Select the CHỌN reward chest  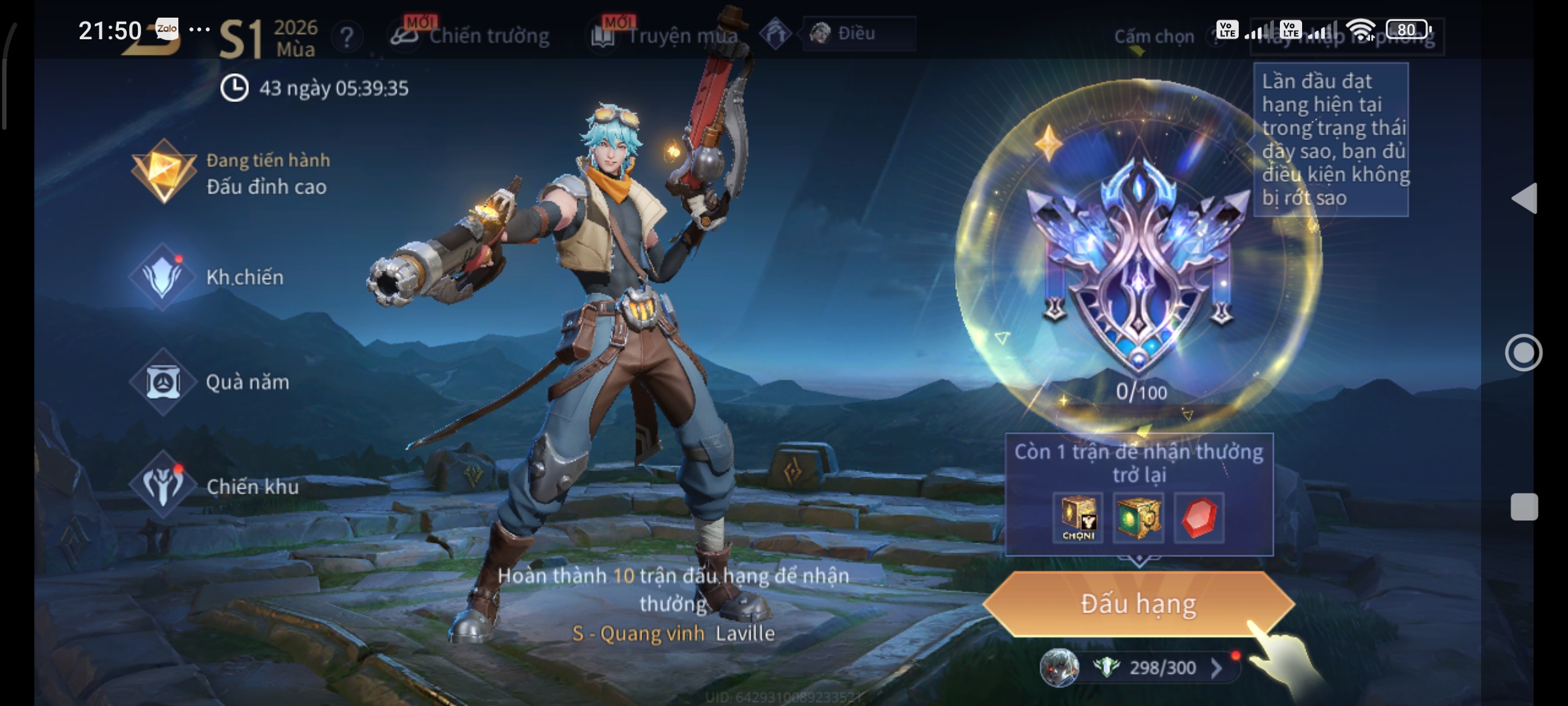coord(1078,518)
